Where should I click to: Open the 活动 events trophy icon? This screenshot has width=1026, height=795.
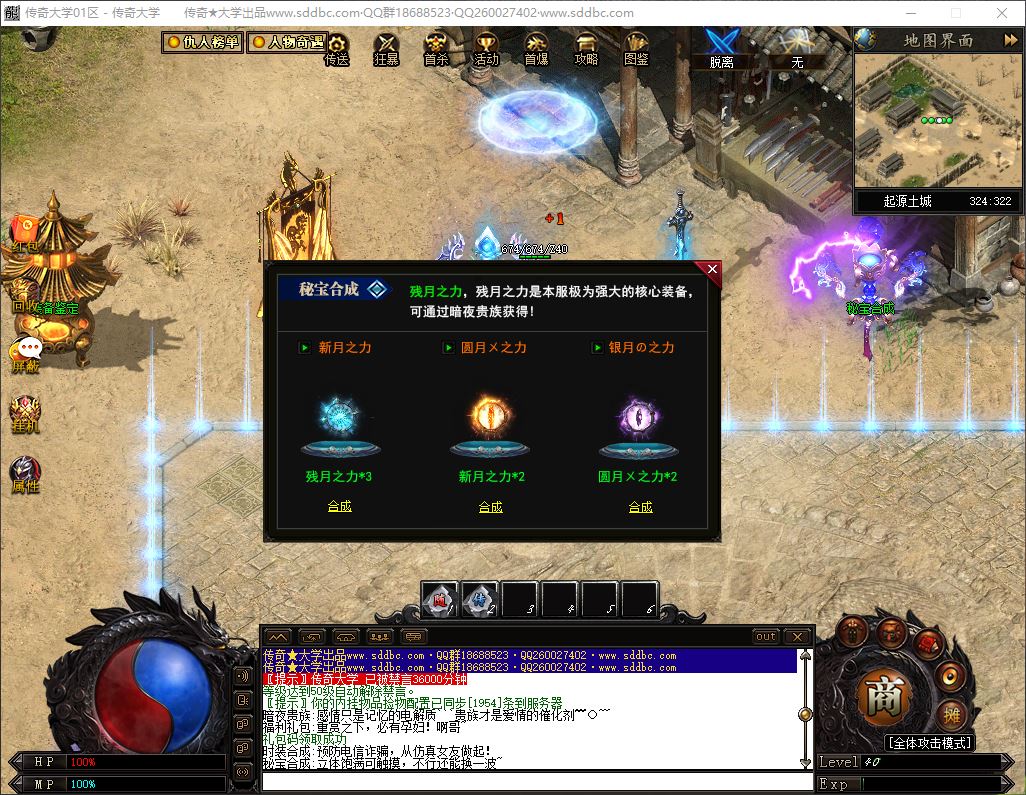pos(486,49)
